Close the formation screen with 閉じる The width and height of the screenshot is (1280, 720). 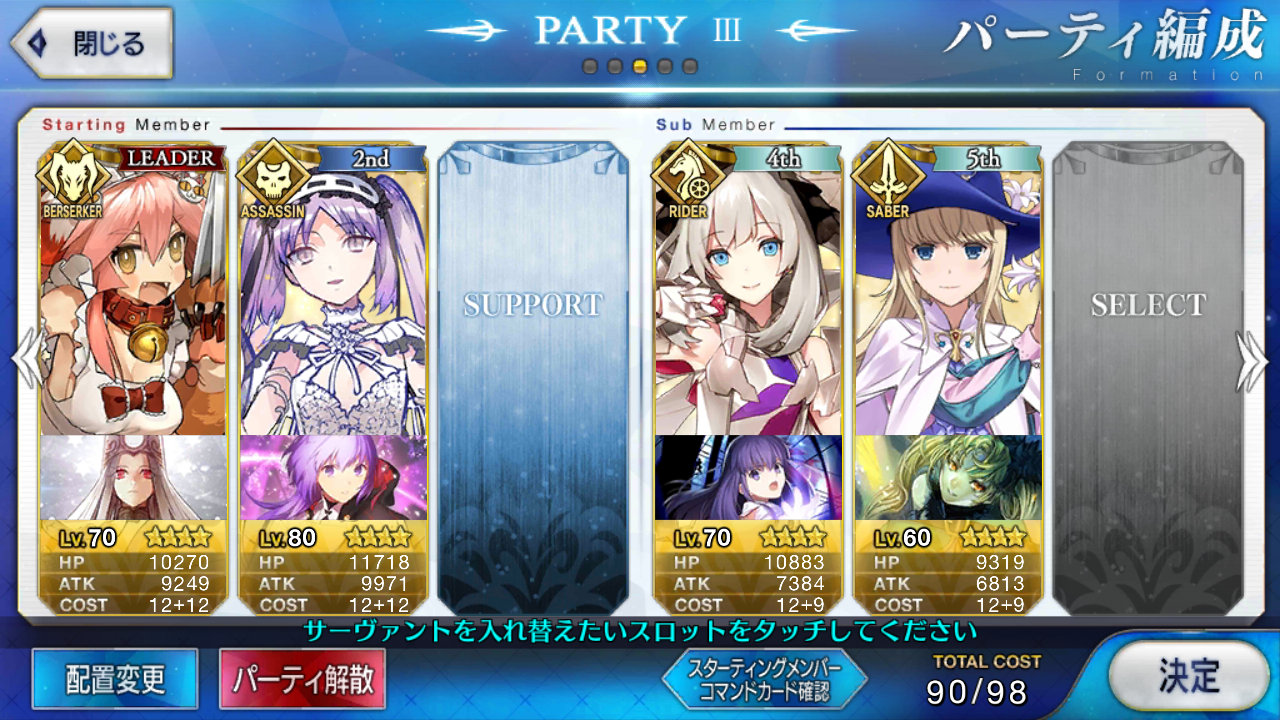[92, 43]
